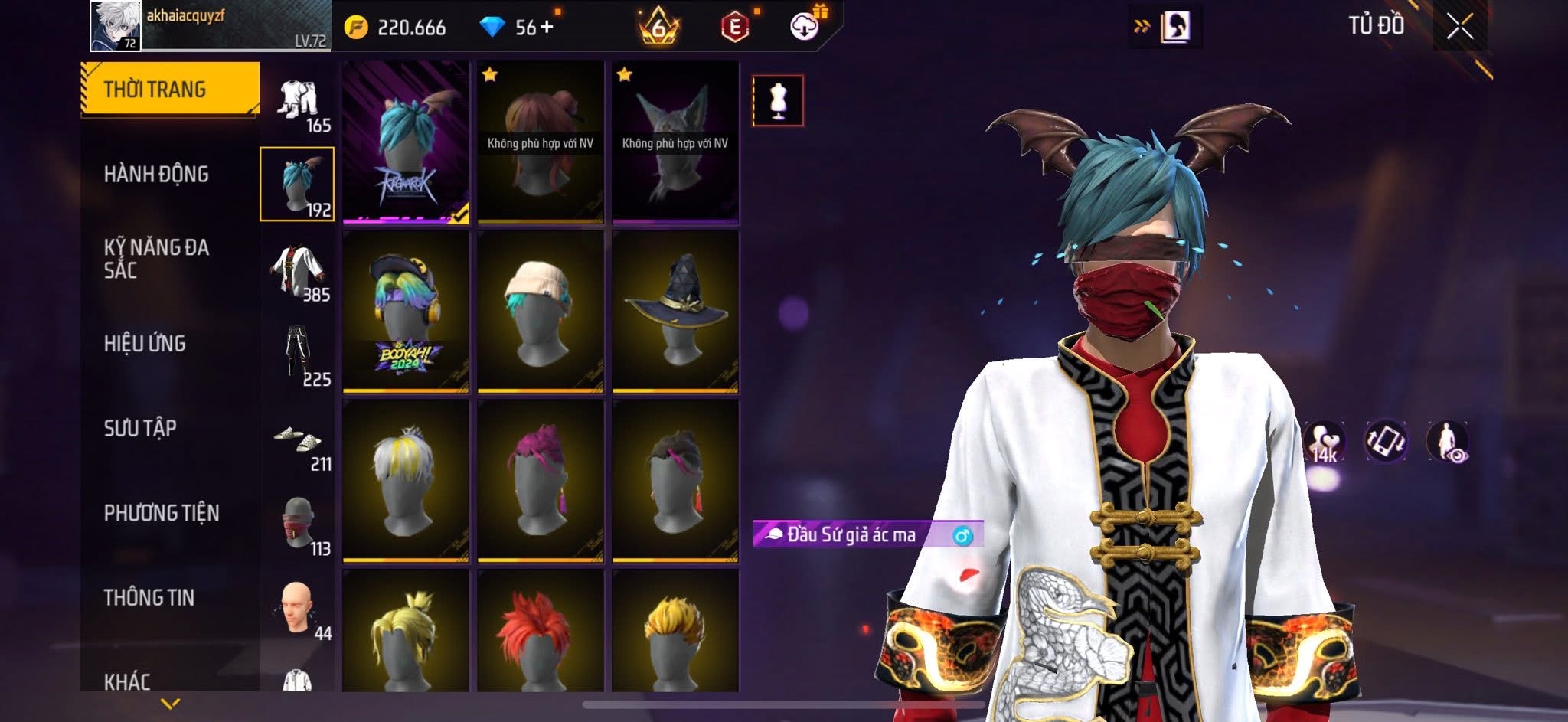Select the beige beanie with teal hair
Viewport: 1568px width, 722px height.
pos(541,312)
